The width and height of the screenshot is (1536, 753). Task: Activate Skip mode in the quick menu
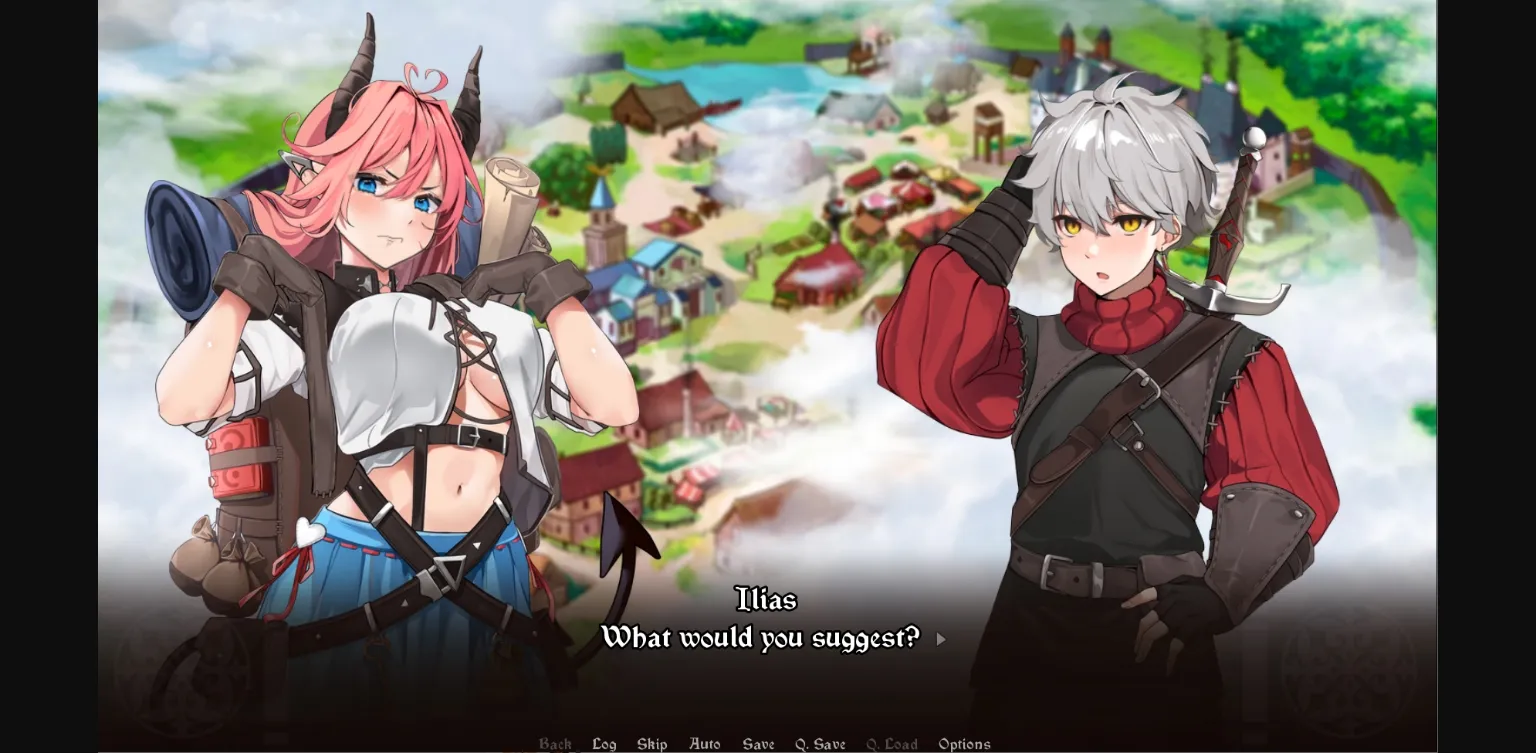pos(652,744)
